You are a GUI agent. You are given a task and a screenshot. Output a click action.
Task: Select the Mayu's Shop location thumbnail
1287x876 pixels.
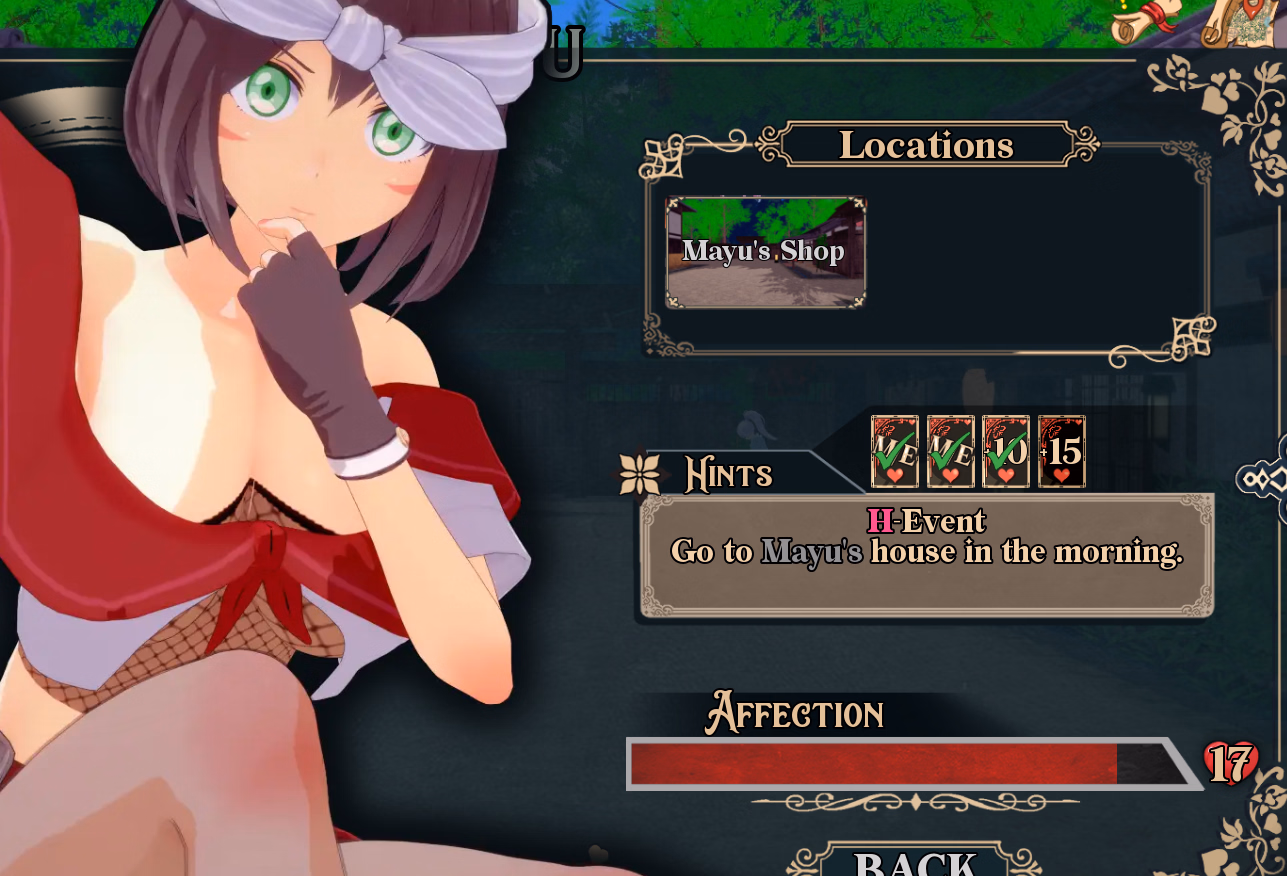[x=765, y=252]
